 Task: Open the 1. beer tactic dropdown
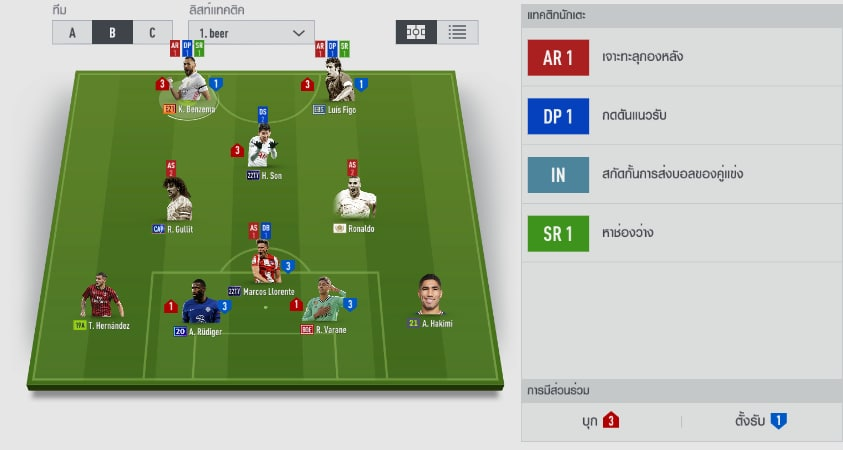pos(251,32)
